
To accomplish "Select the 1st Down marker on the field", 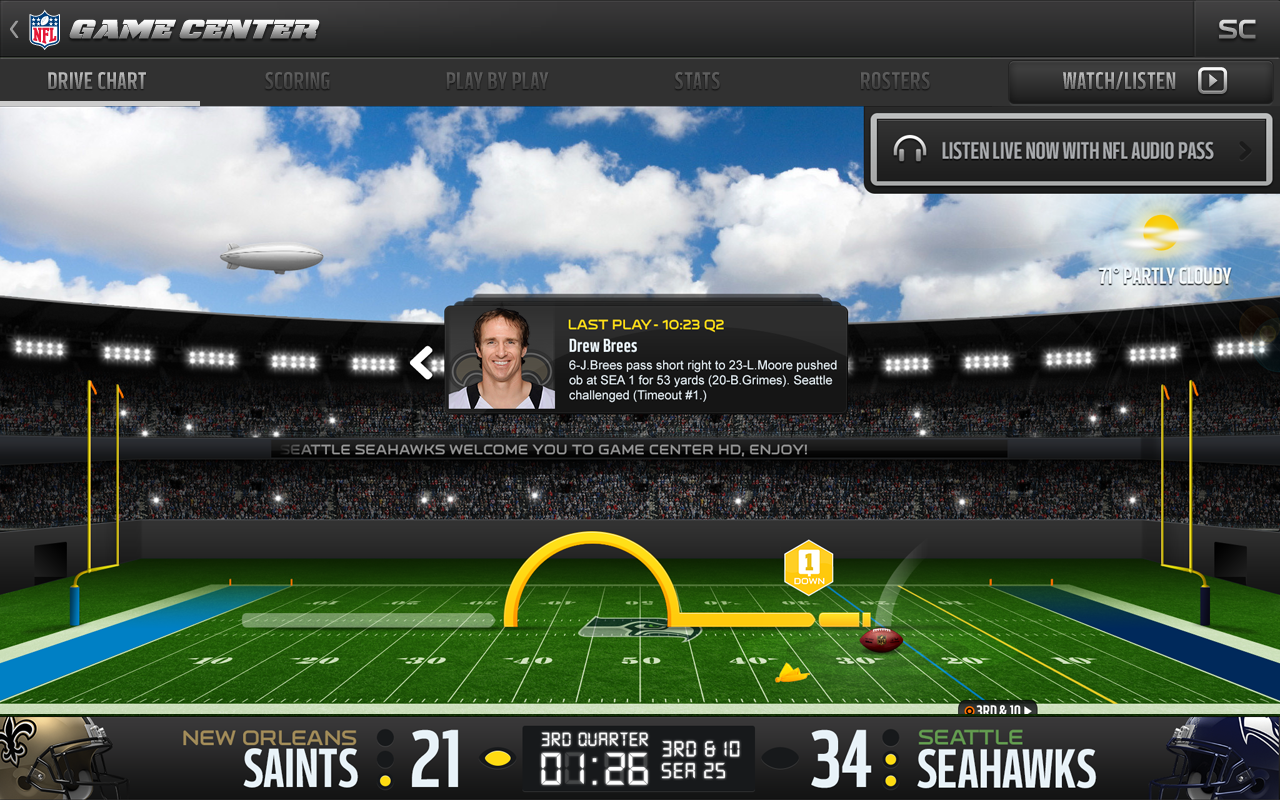I will tap(808, 566).
